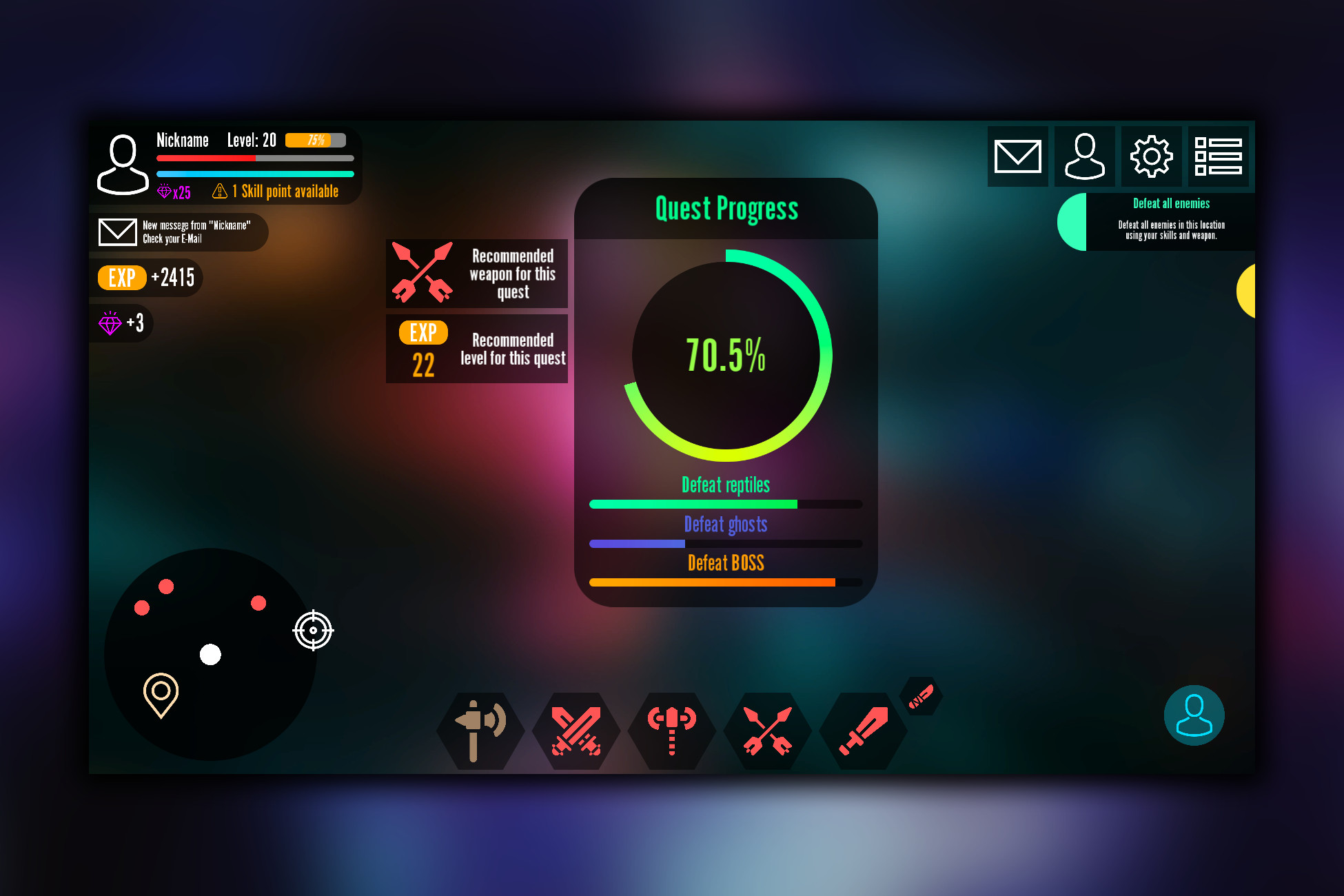1344x896 pixels.
Task: Open the message from Nickname notification
Action: (x=181, y=232)
